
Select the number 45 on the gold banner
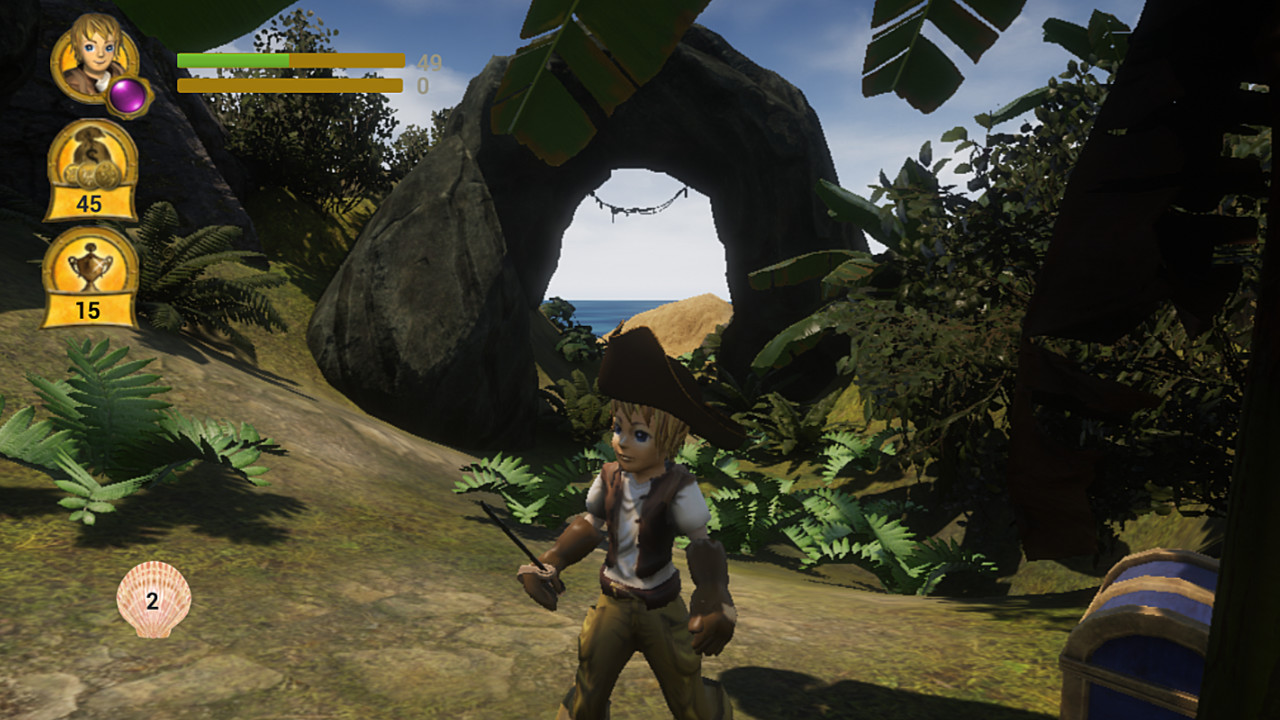(88, 205)
